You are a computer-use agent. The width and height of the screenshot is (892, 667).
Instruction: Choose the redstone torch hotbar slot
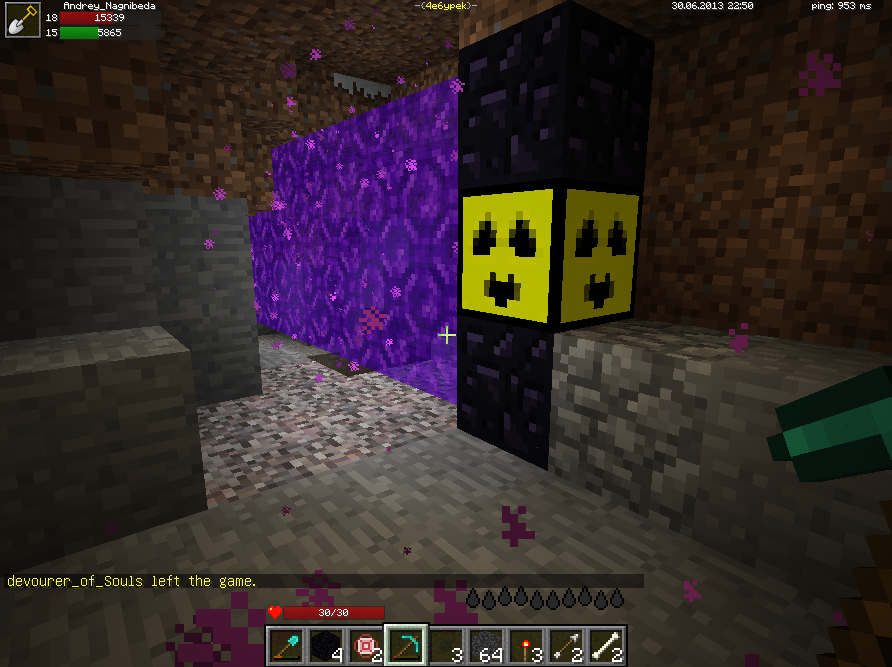click(x=527, y=646)
